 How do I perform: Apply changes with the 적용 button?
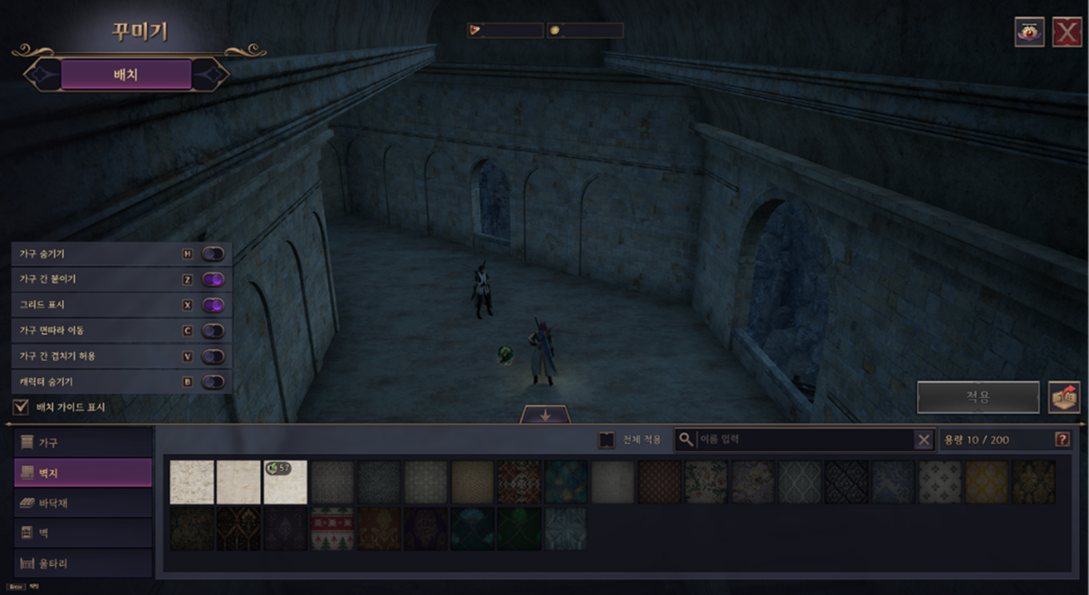(977, 397)
